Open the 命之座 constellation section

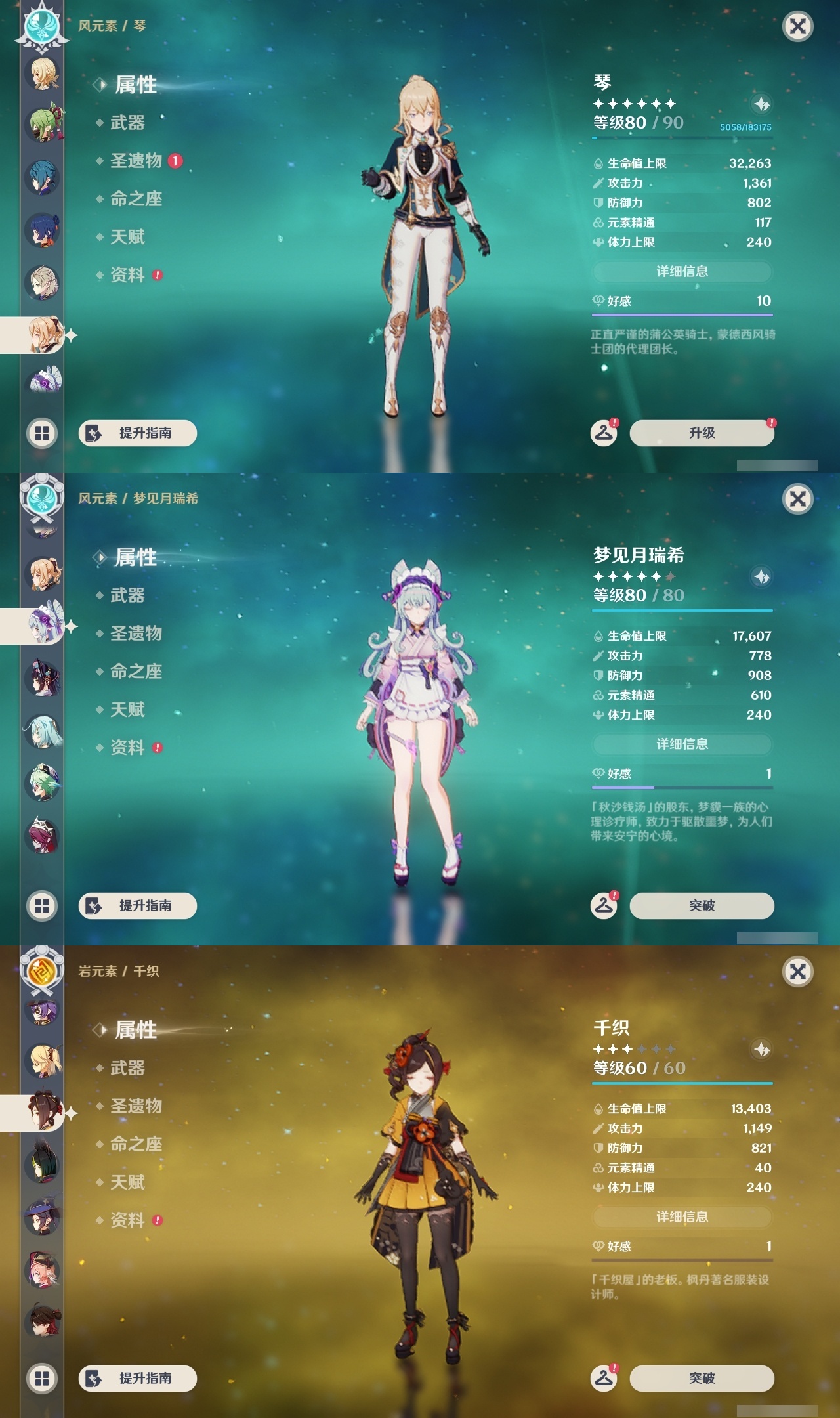135,200
